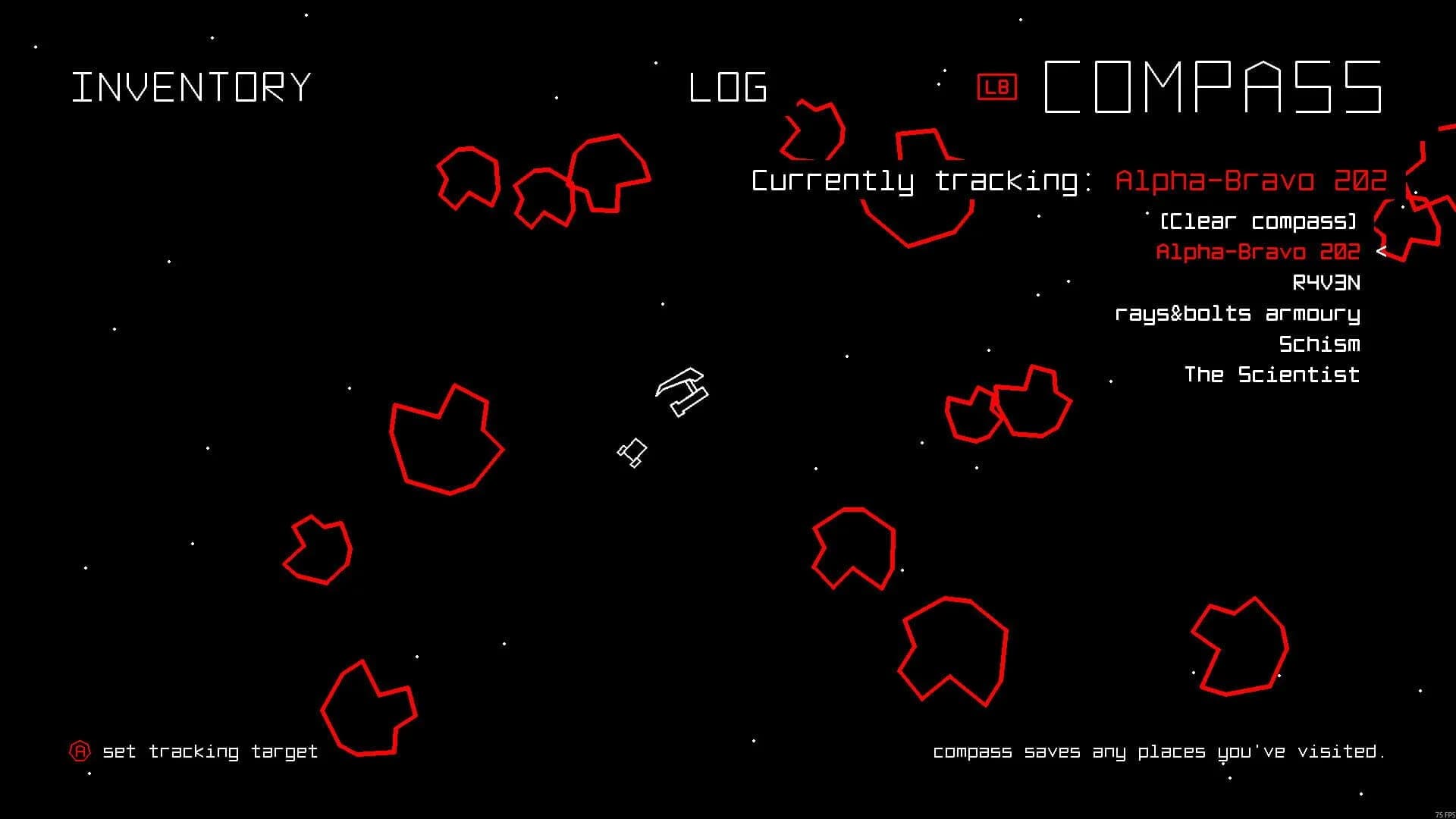This screenshot has width=1456, height=819.
Task: Click the A button icon near set tracking target
Action: coord(80,751)
